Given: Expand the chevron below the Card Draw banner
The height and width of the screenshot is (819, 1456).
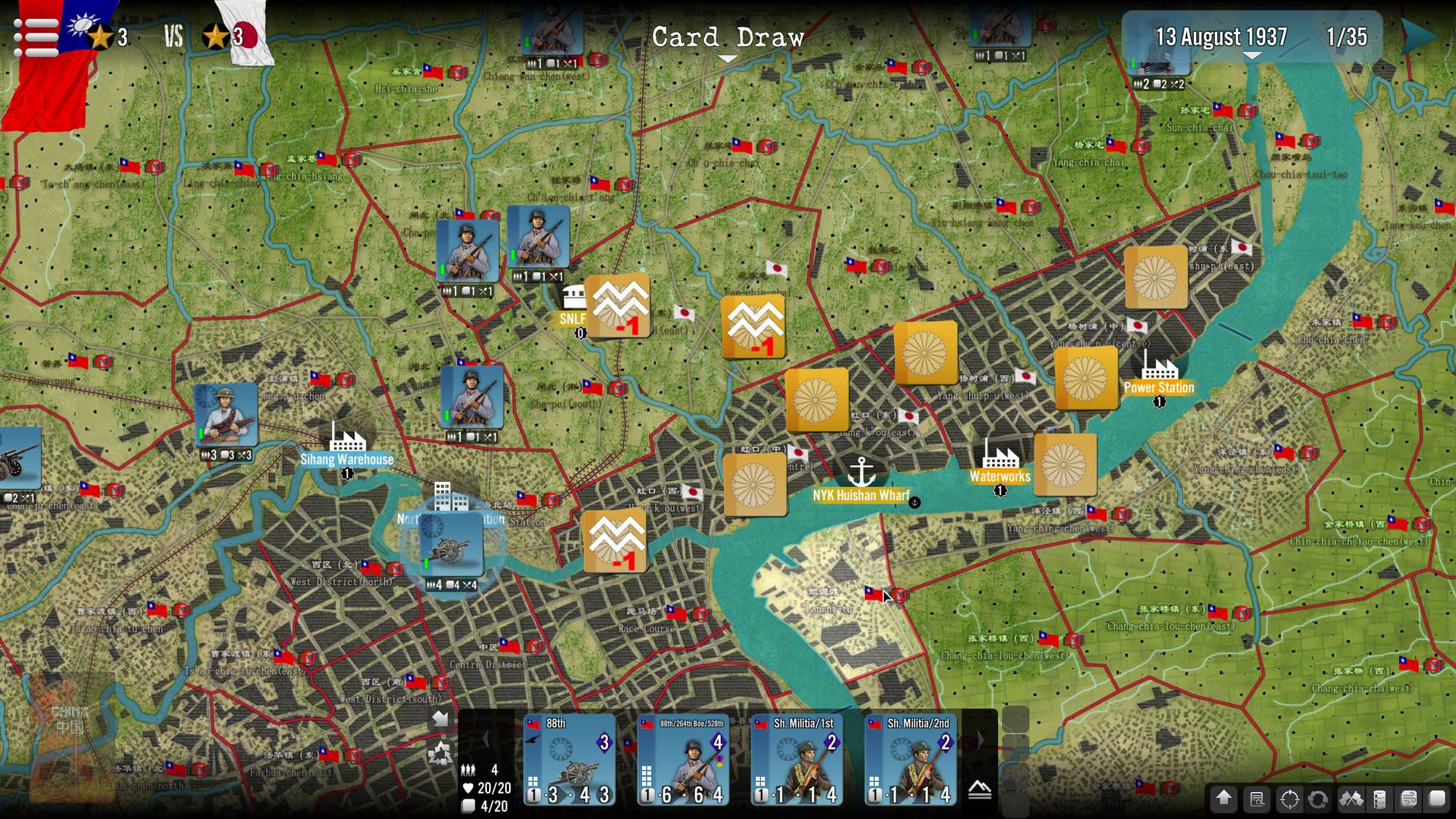Looking at the screenshot, I should point(728,58).
